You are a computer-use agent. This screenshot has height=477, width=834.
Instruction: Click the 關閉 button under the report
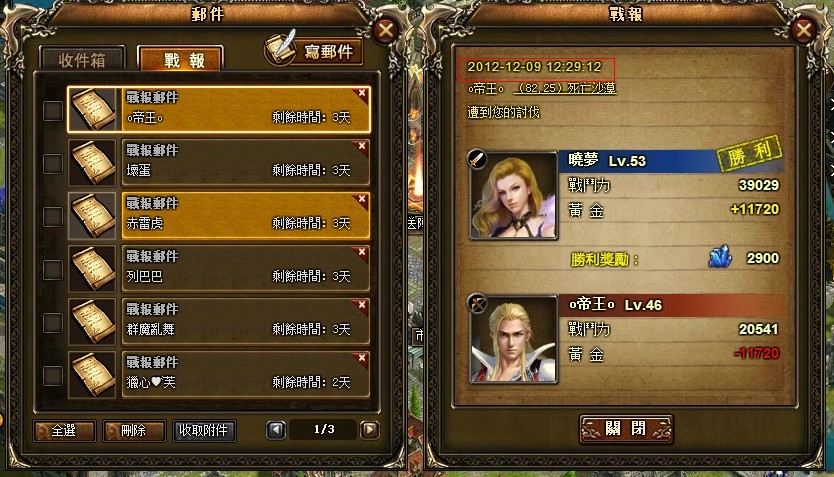coord(626,428)
